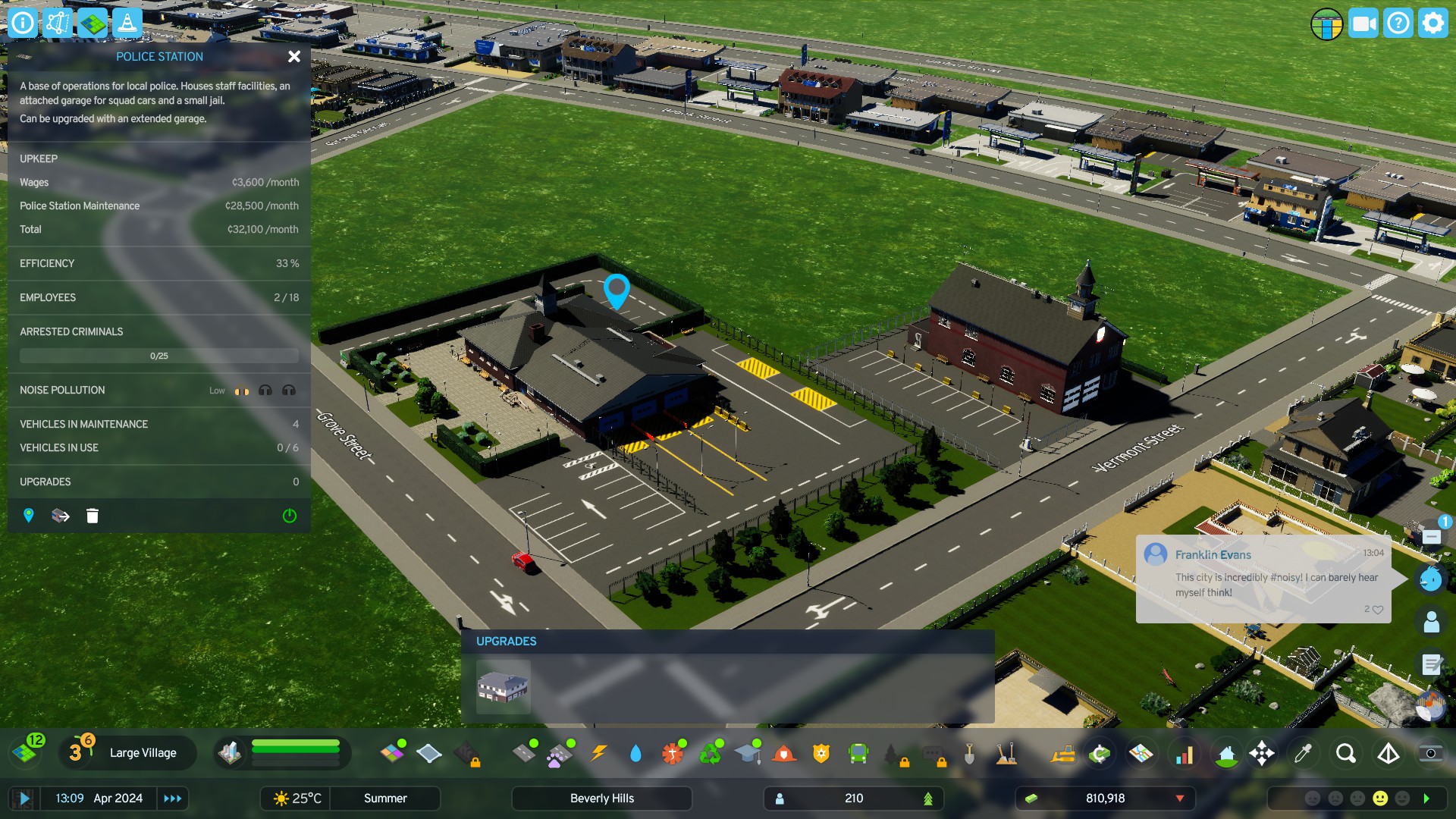
Task: Select the Police & Fire services icon on toolbar
Action: tap(821, 753)
